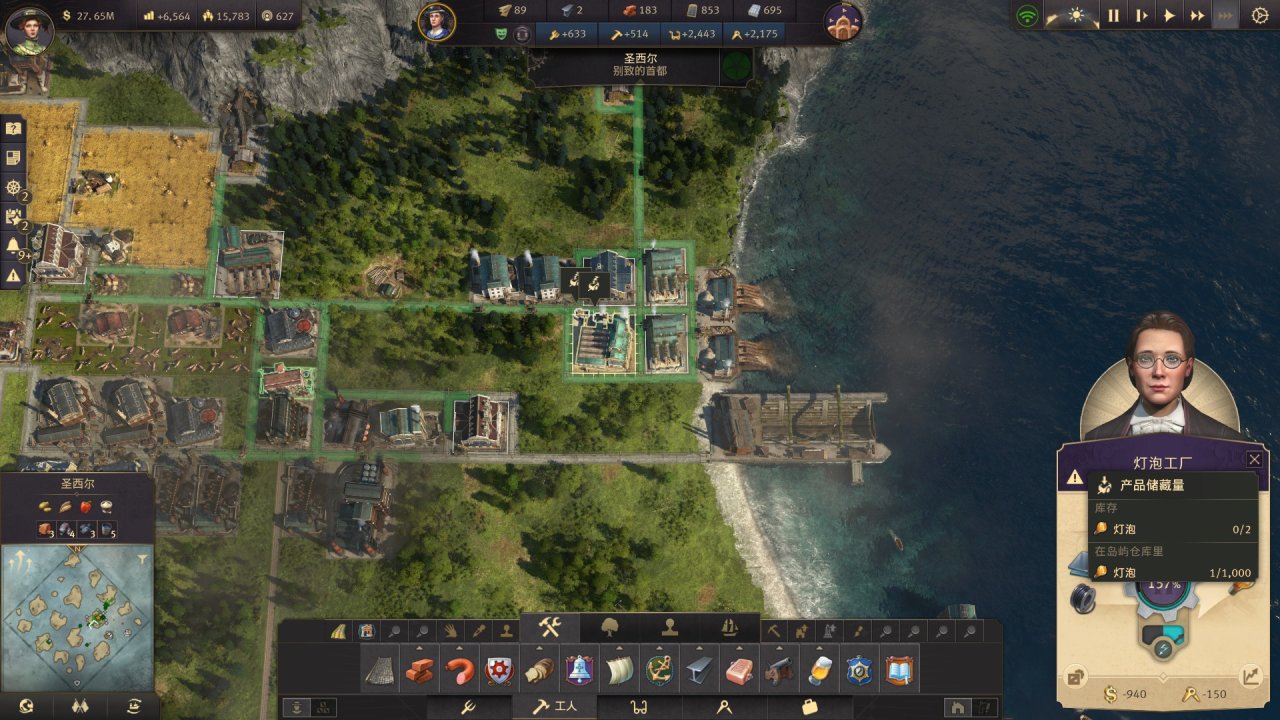Select the steel beams building icon
Image resolution: width=1280 pixels, height=720 pixels.
(699, 671)
